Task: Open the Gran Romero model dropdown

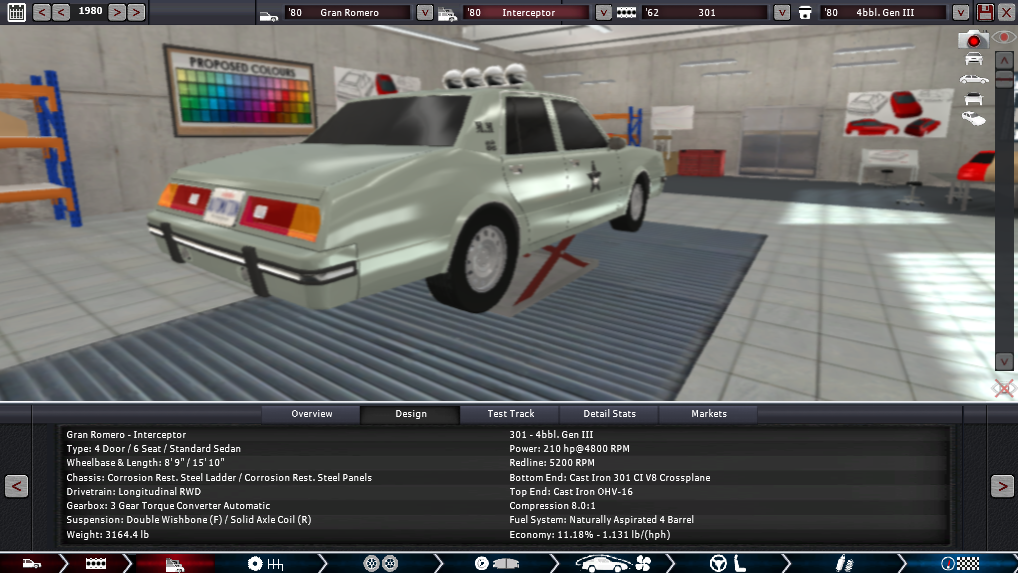Action: point(424,13)
